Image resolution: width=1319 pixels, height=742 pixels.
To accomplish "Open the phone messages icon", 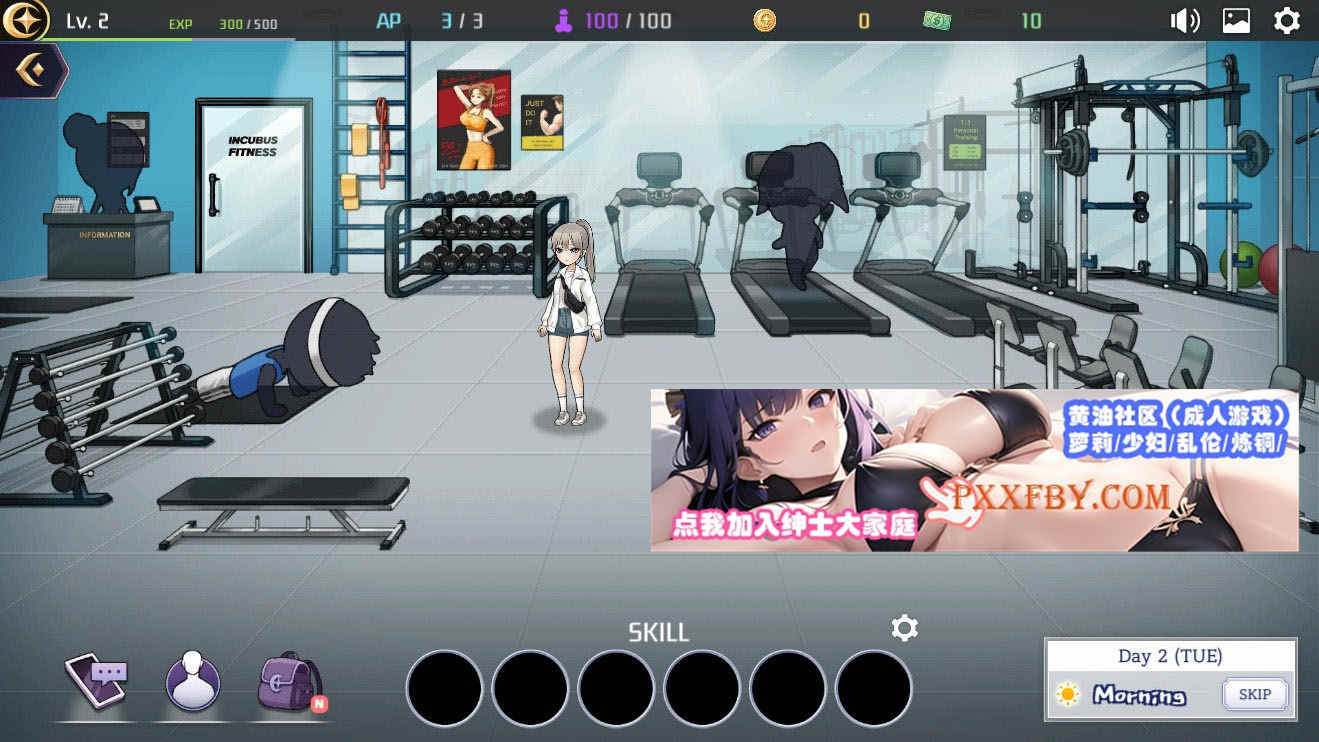I will click(96, 680).
